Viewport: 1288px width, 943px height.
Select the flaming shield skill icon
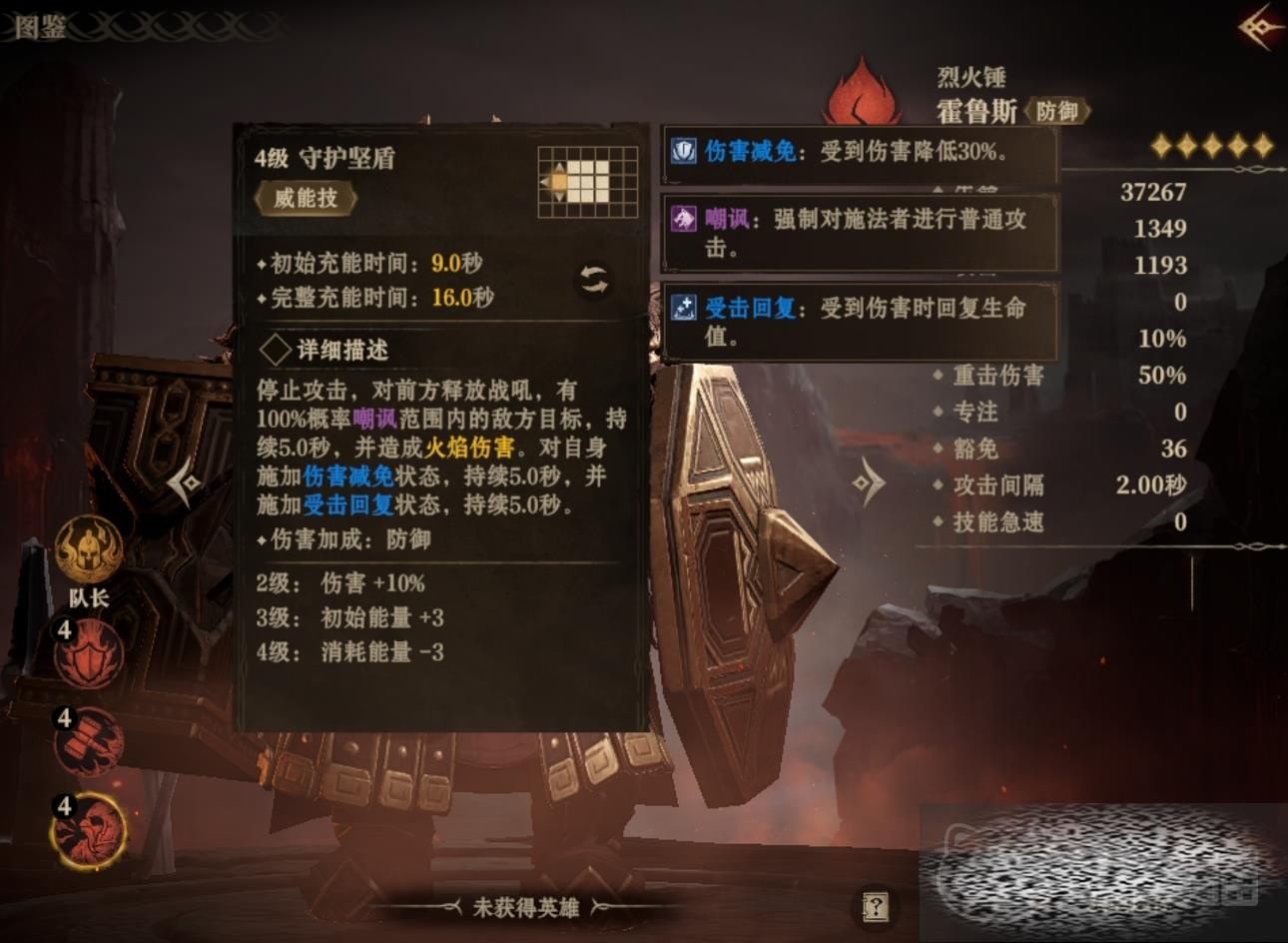[89, 654]
